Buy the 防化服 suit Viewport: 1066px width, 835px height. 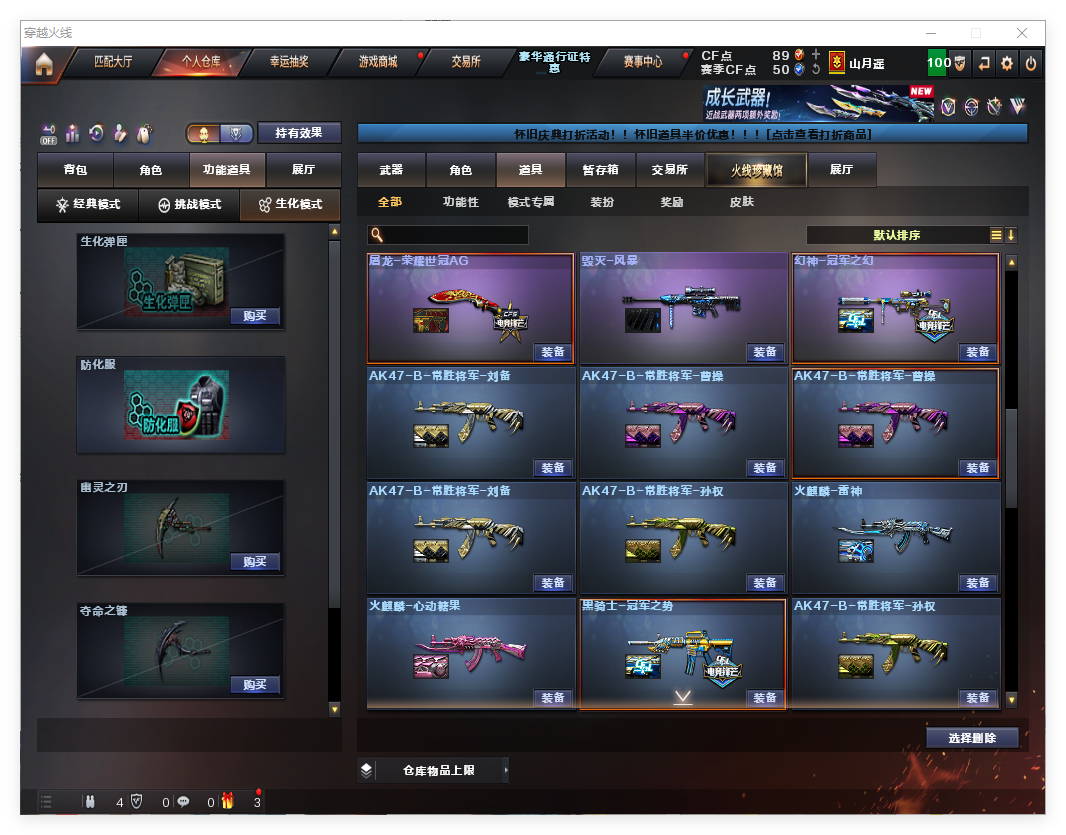point(254,439)
